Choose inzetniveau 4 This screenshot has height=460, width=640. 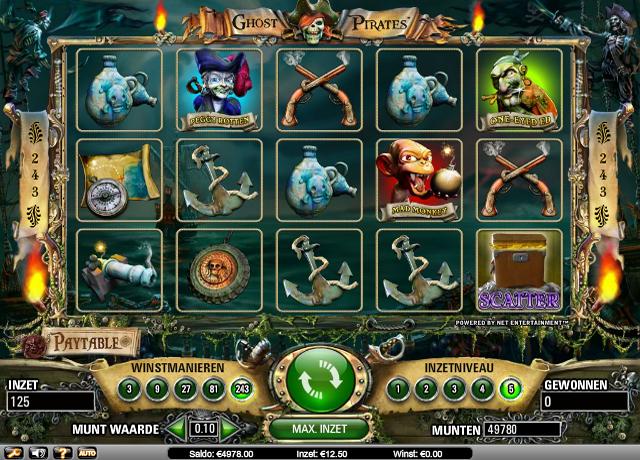tap(483, 389)
